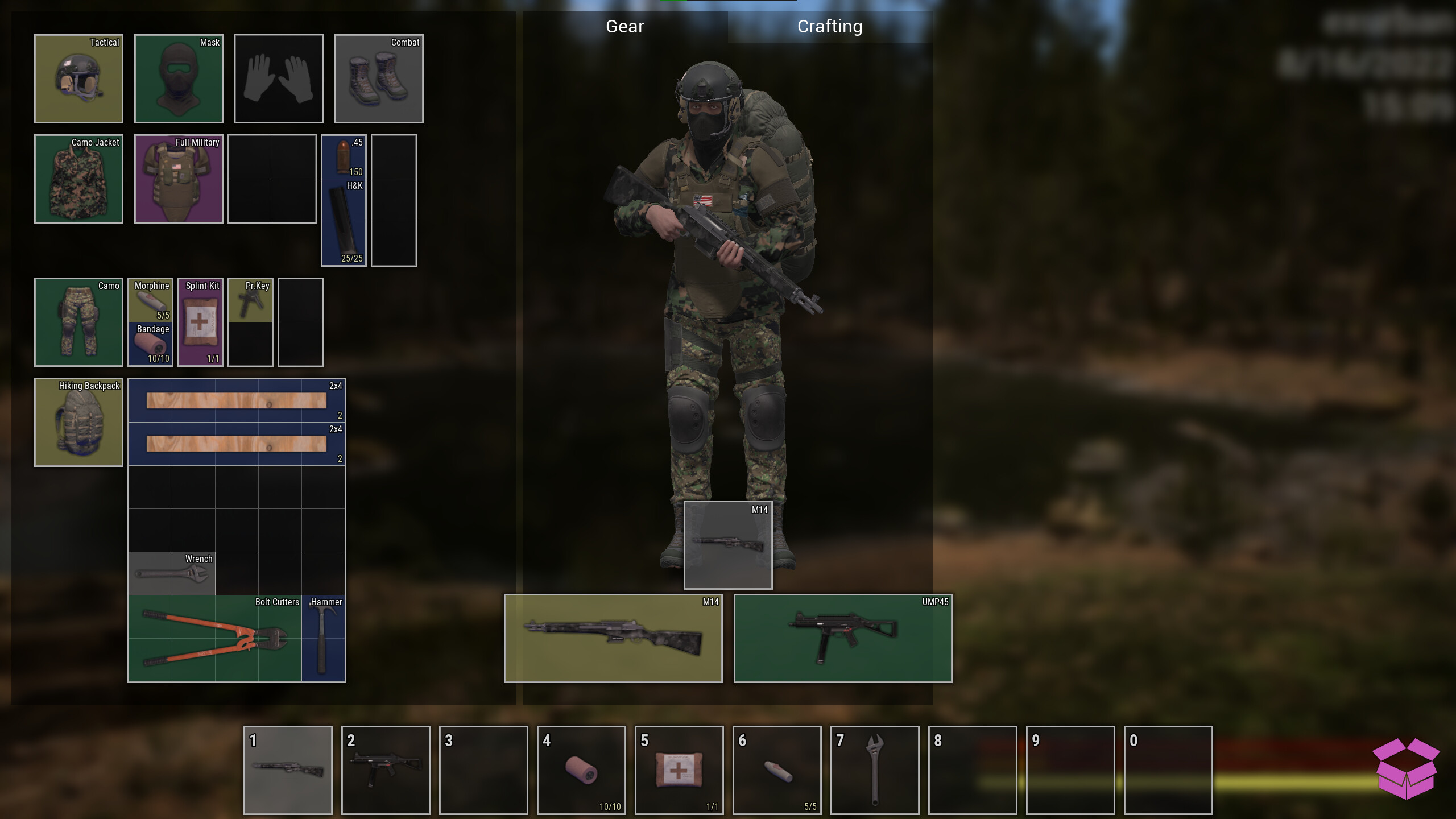This screenshot has height=819, width=1456.
Task: Select the Tactical helmet in the head slot
Action: coord(78,78)
